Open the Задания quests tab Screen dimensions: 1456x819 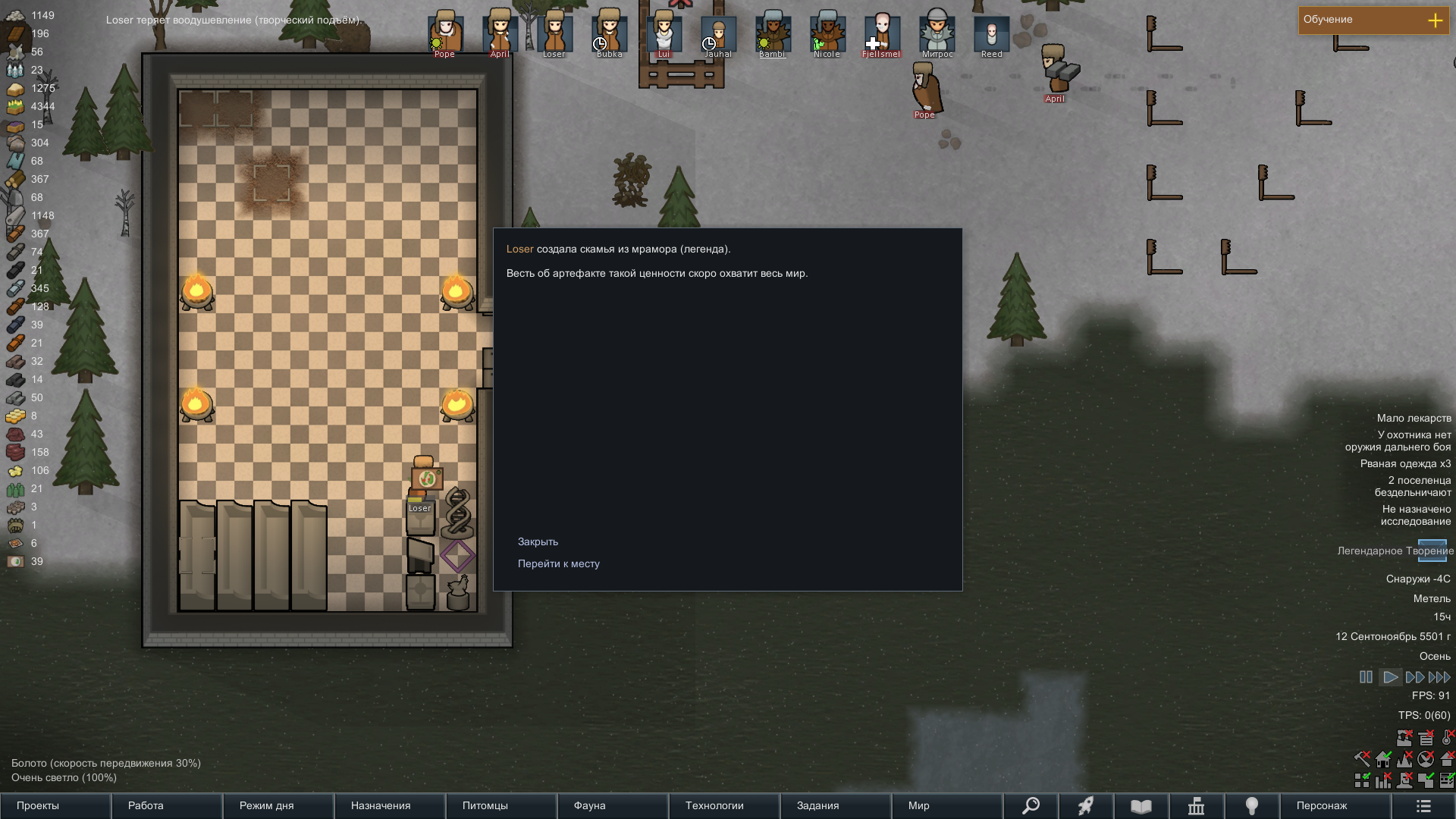[817, 805]
